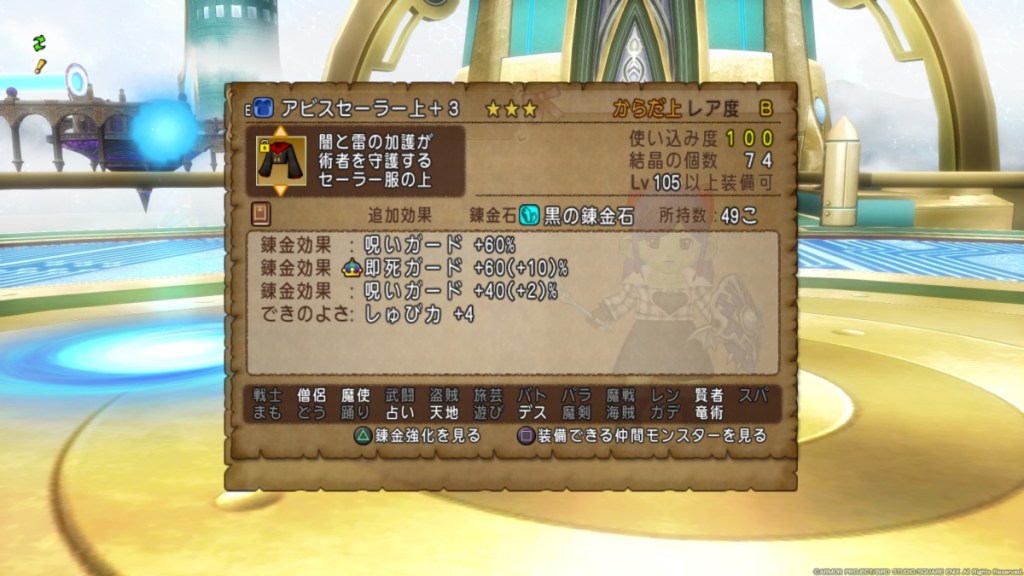Image resolution: width=1024 pixels, height=576 pixels.
Task: Select the Abyss Sailor top item icon
Action: [x=279, y=160]
